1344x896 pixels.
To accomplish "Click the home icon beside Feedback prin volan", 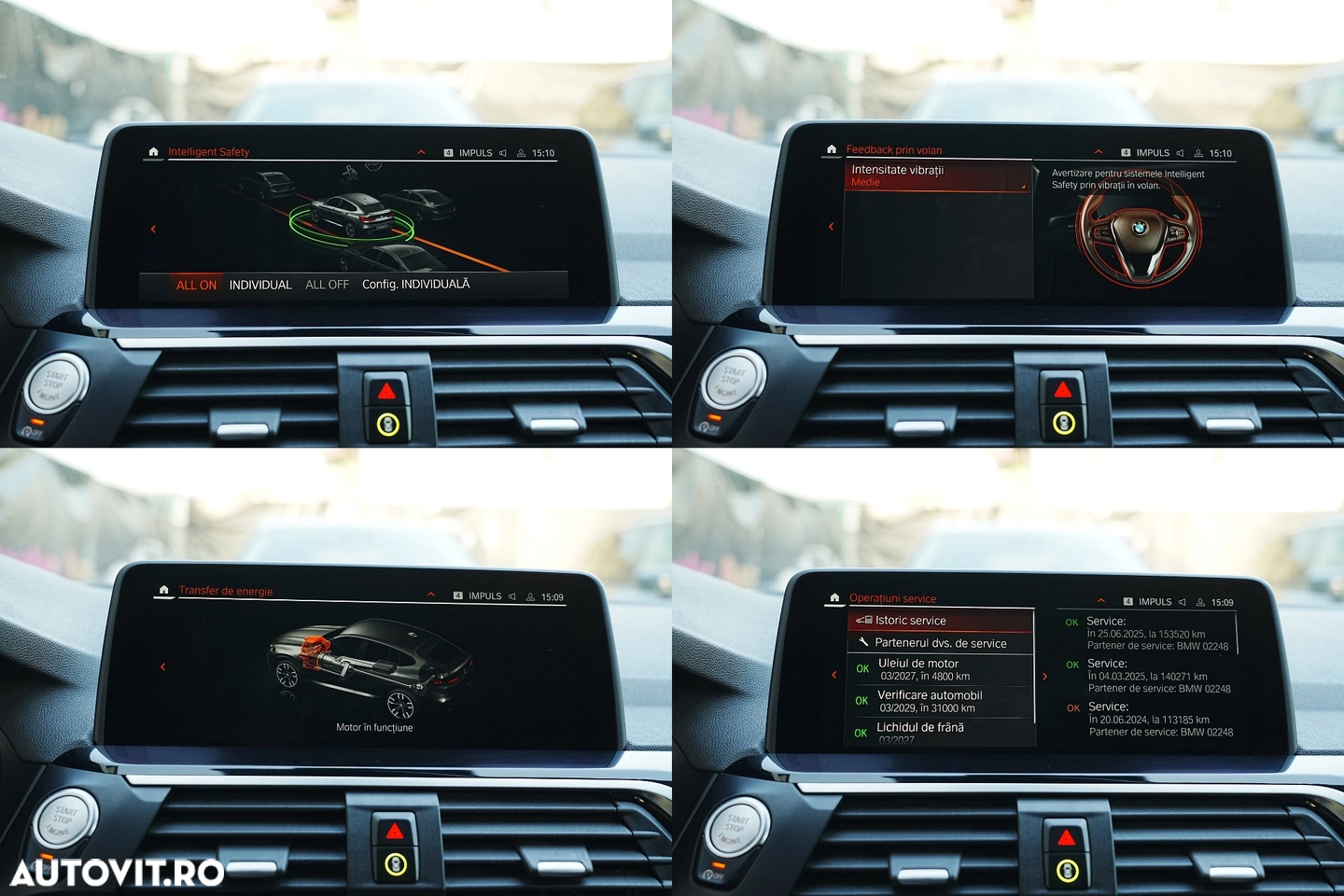I will point(832,149).
